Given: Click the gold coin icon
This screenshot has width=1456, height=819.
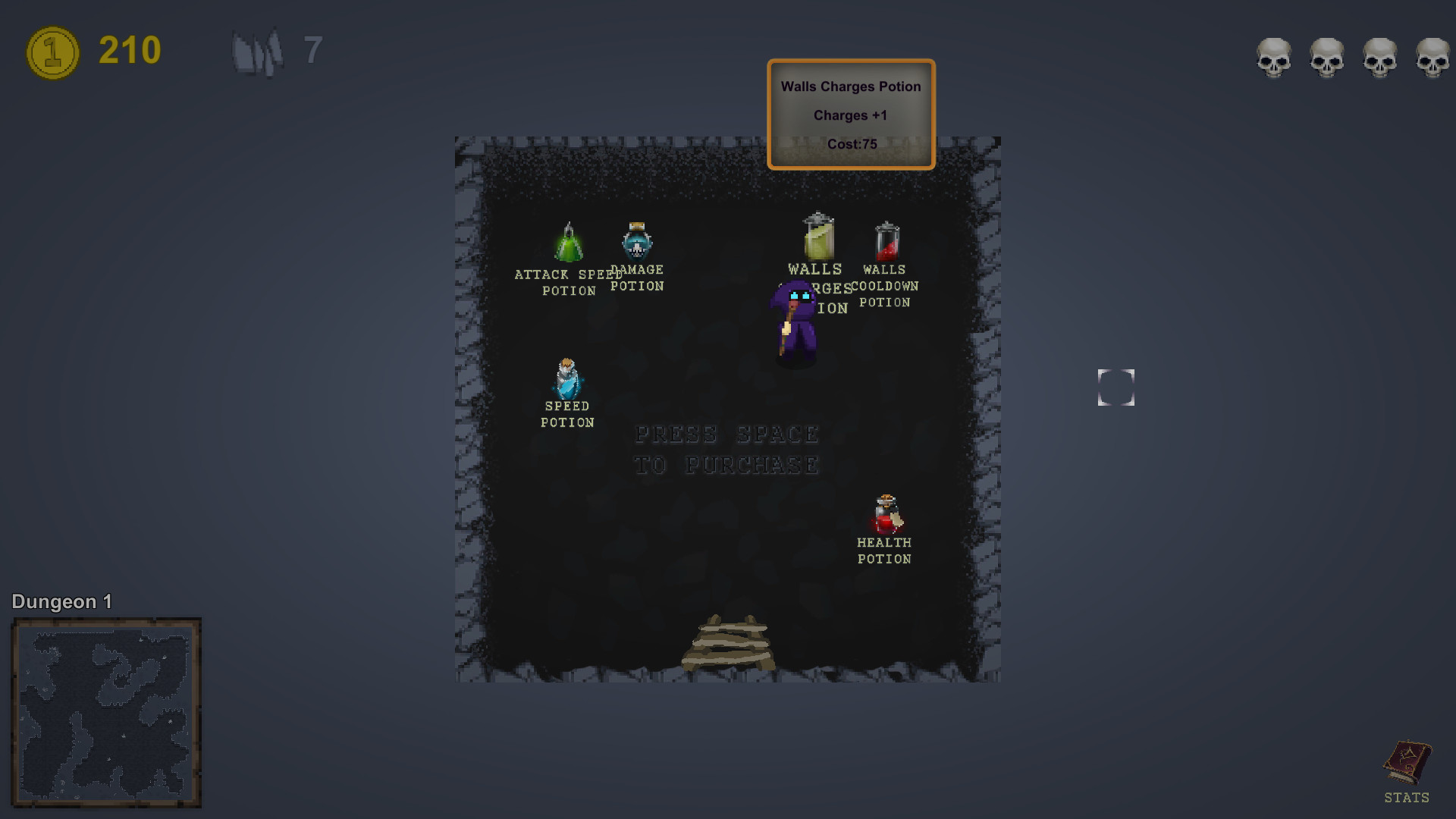Looking at the screenshot, I should click(52, 51).
